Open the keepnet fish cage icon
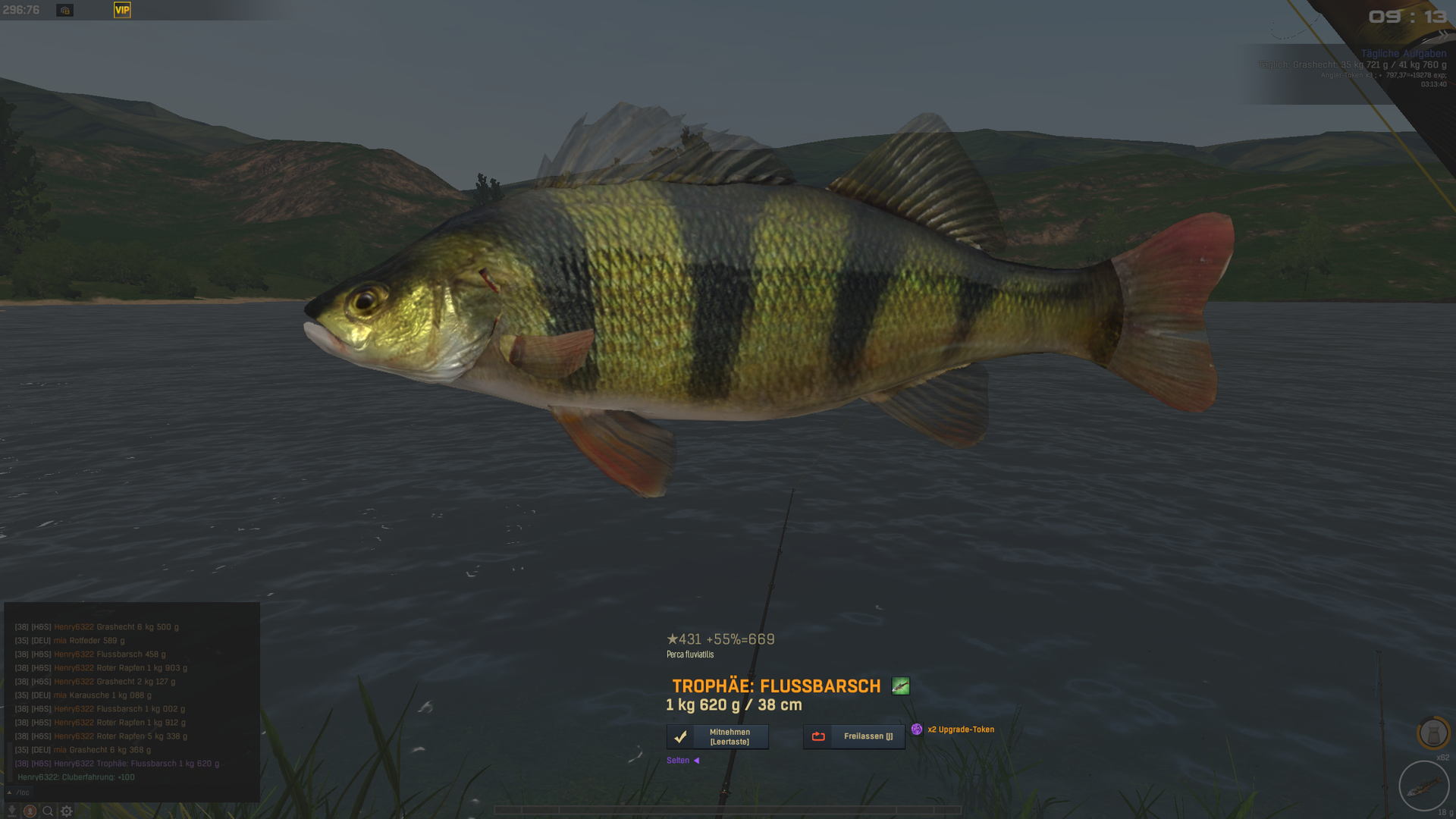Viewport: 1456px width, 819px height. click(1432, 733)
